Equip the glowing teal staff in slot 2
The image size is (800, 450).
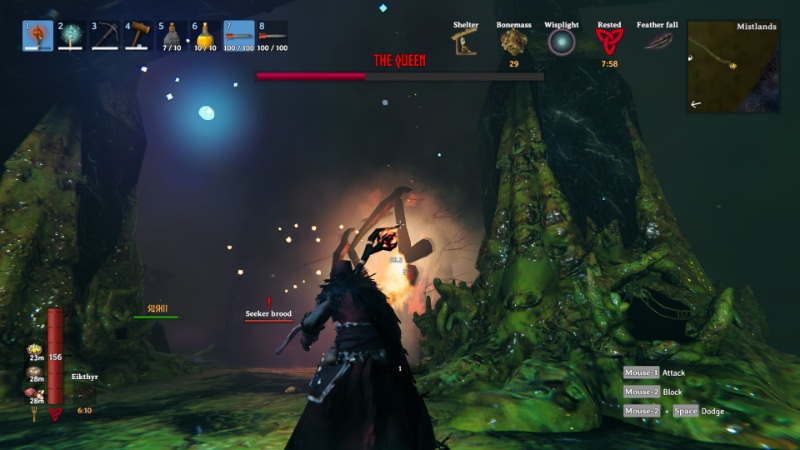pos(72,36)
